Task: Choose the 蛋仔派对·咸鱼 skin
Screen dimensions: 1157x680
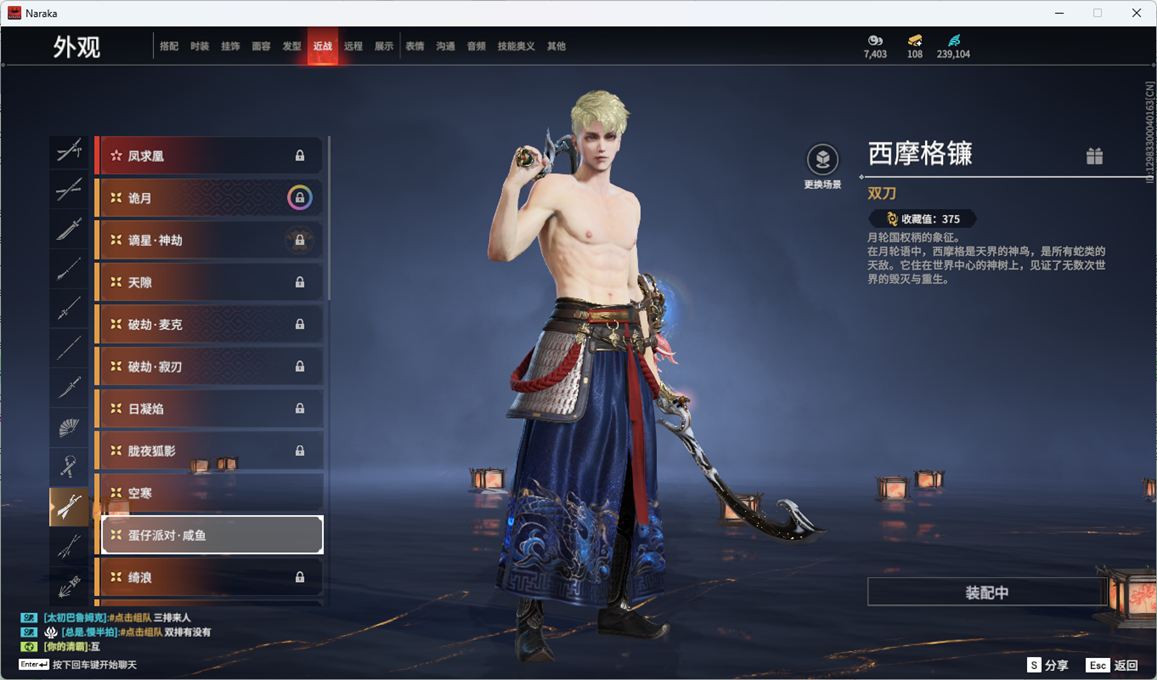Action: (x=212, y=535)
